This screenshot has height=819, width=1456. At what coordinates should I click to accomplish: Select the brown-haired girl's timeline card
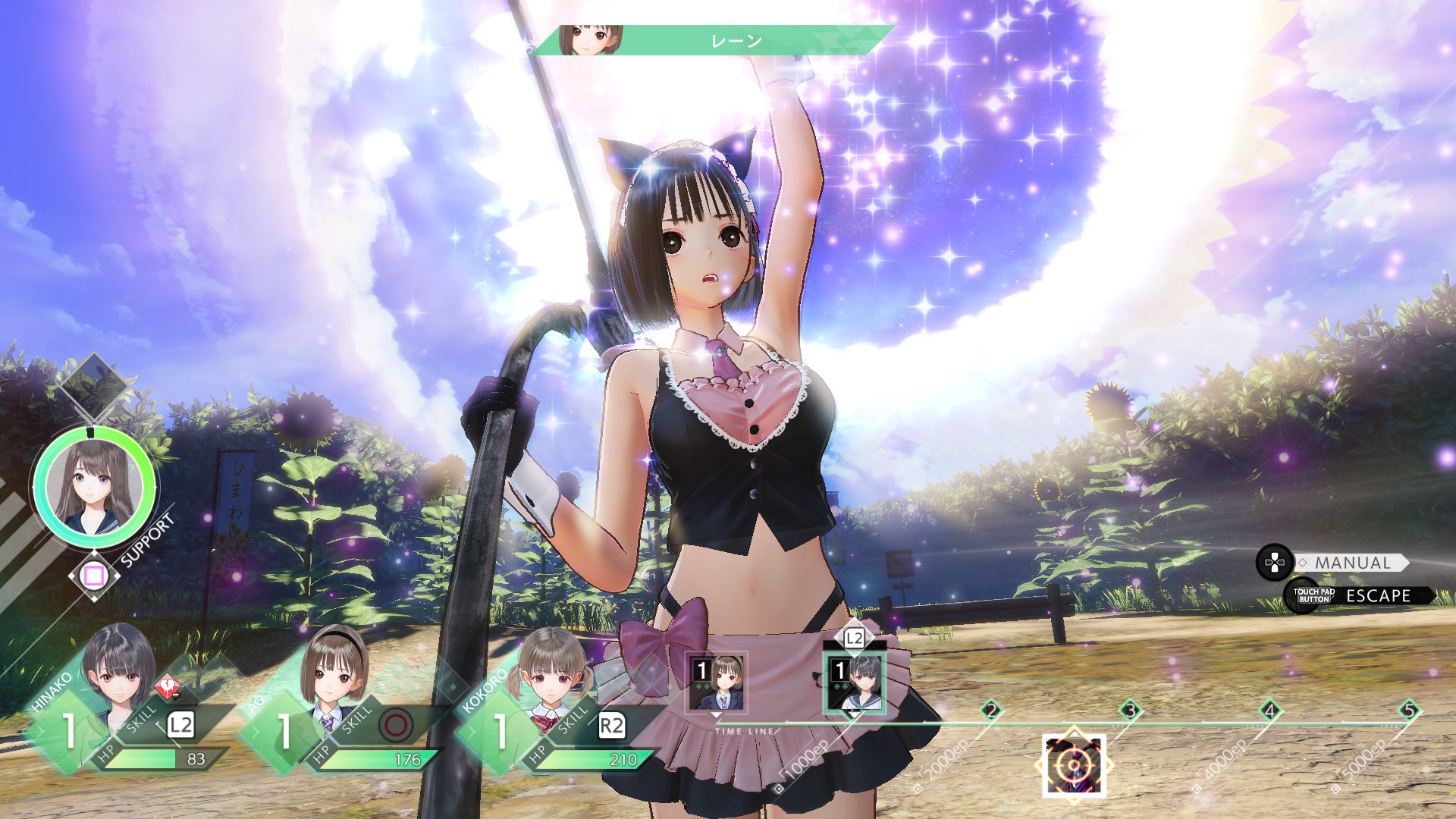(717, 683)
